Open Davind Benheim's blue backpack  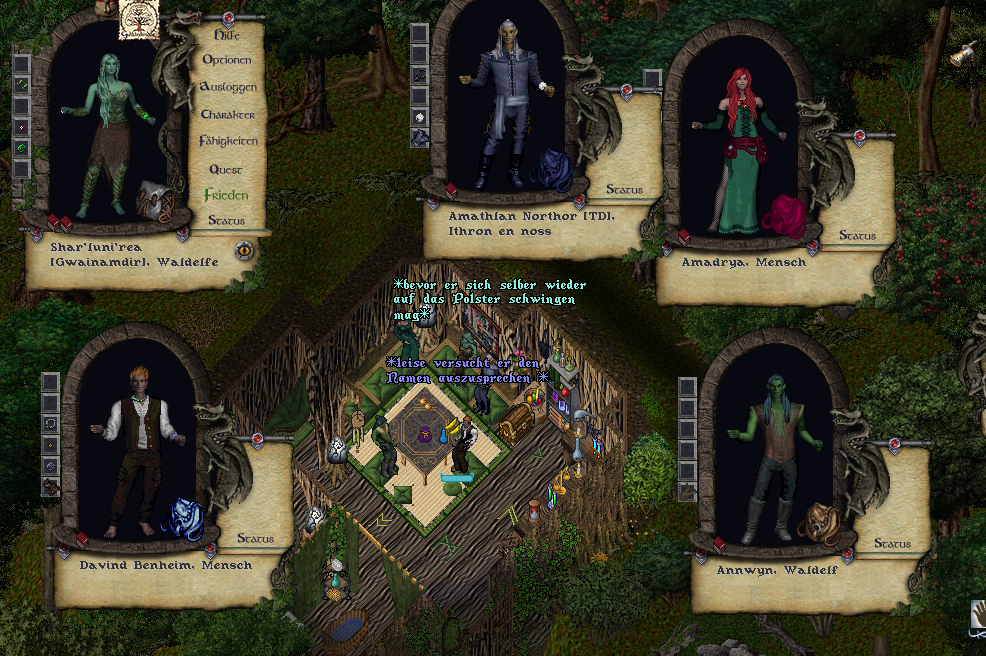click(183, 518)
